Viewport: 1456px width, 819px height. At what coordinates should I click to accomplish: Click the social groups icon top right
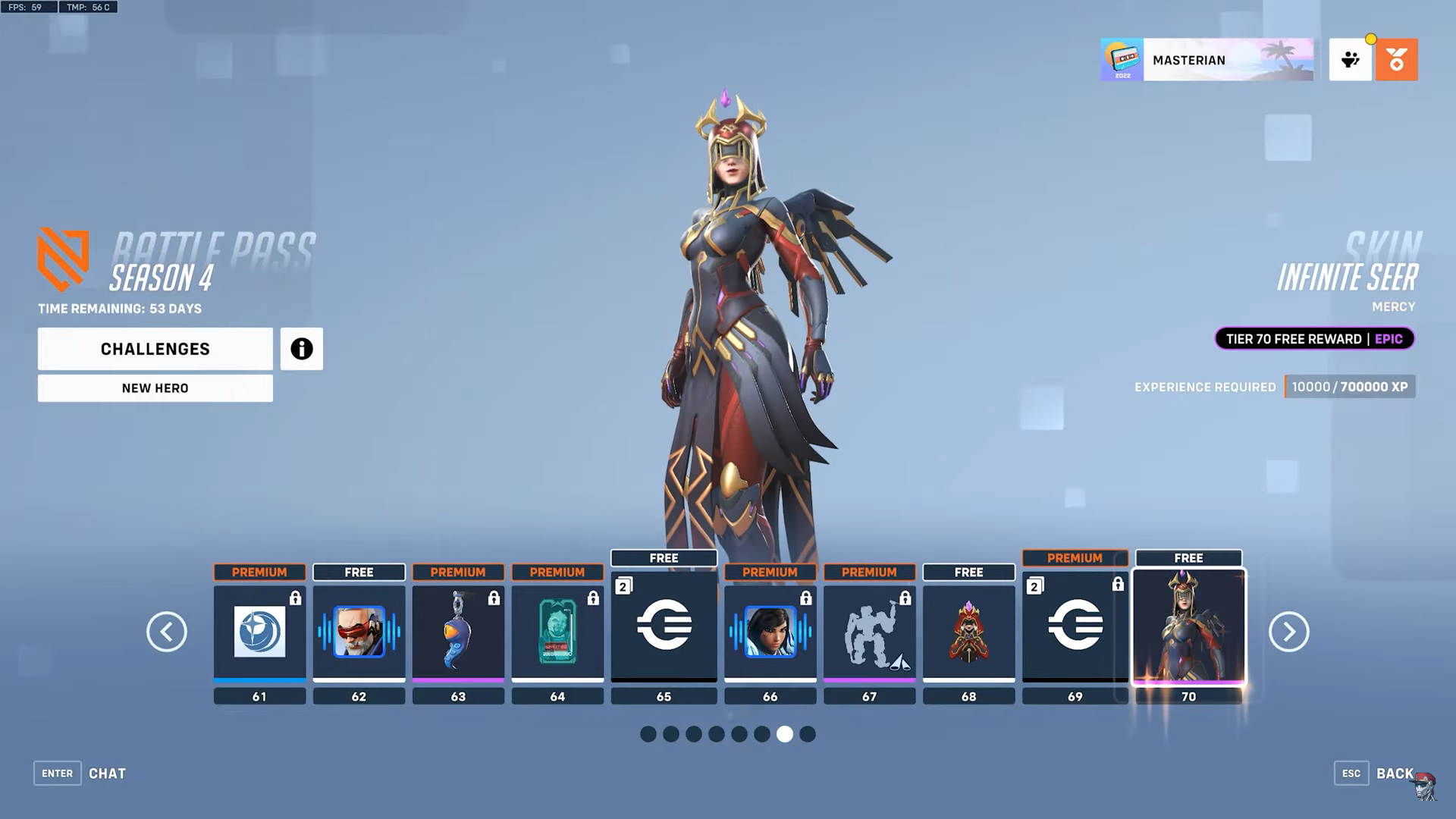(x=1350, y=60)
